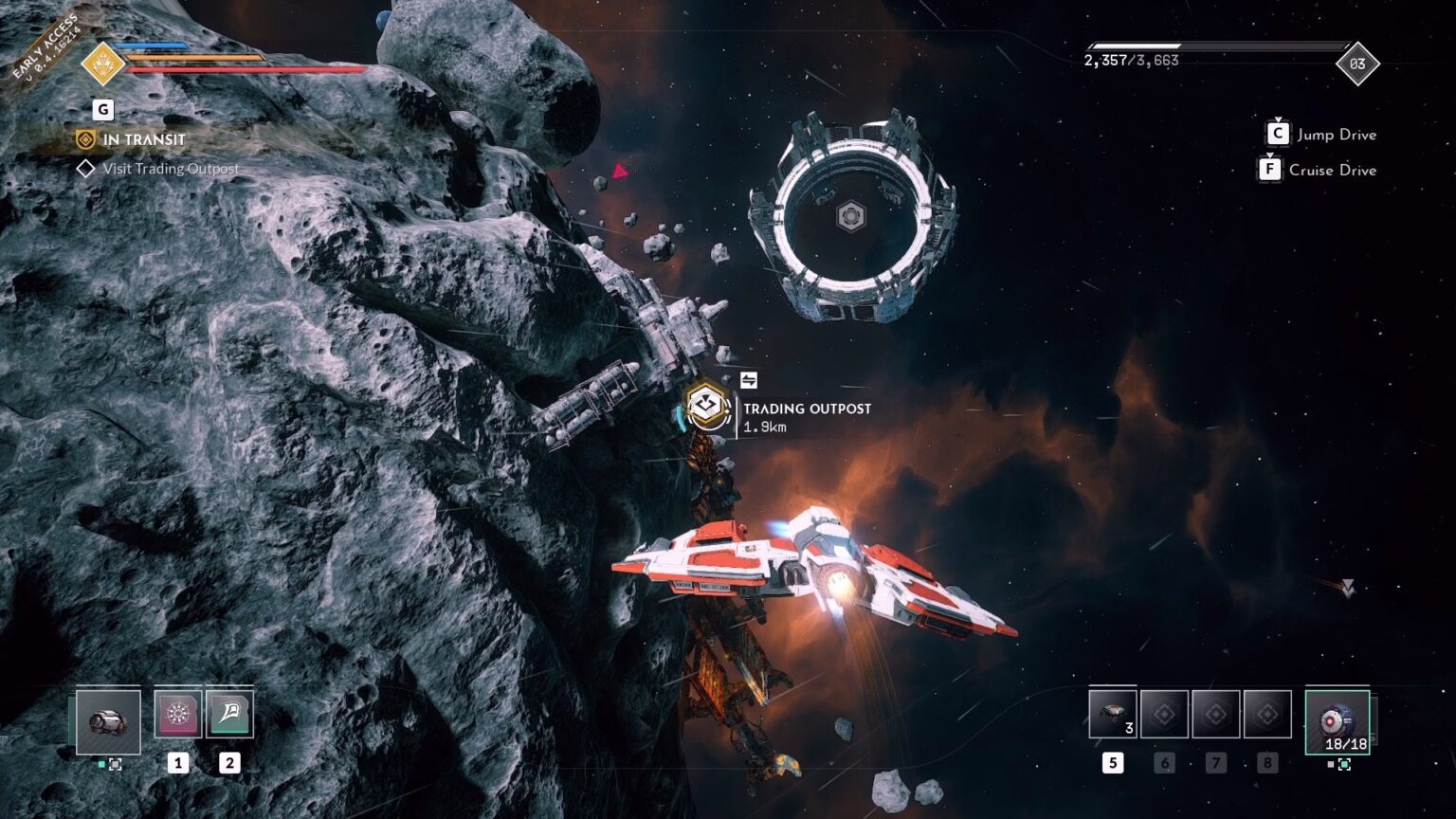Engage Cruise Drive via the F prompt
The height and width of the screenshot is (819, 1456).
[x=1269, y=170]
